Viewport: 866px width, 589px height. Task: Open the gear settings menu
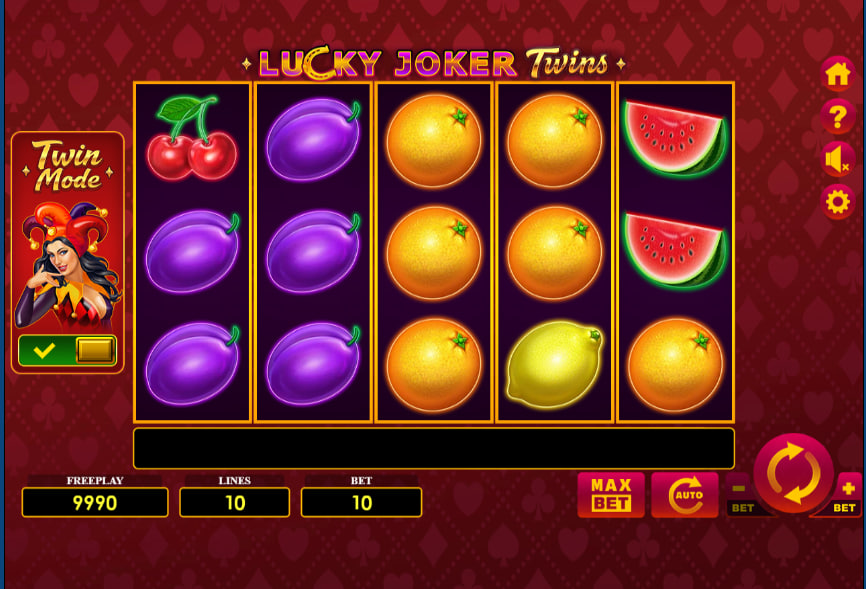pyautogui.click(x=837, y=202)
